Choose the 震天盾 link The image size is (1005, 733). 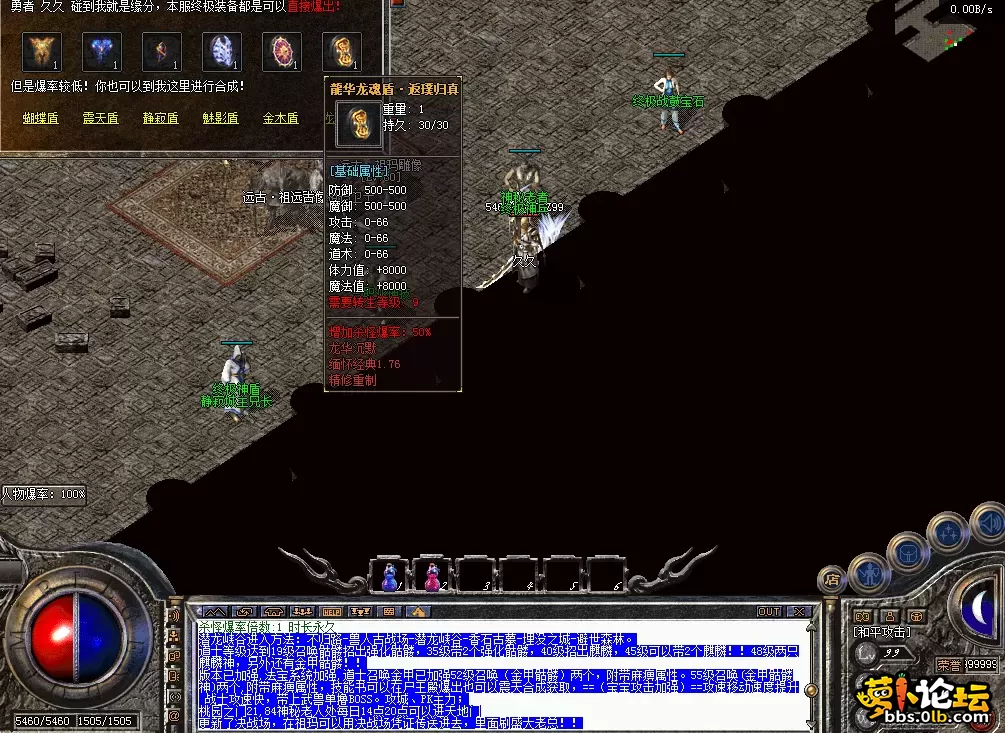(x=100, y=118)
